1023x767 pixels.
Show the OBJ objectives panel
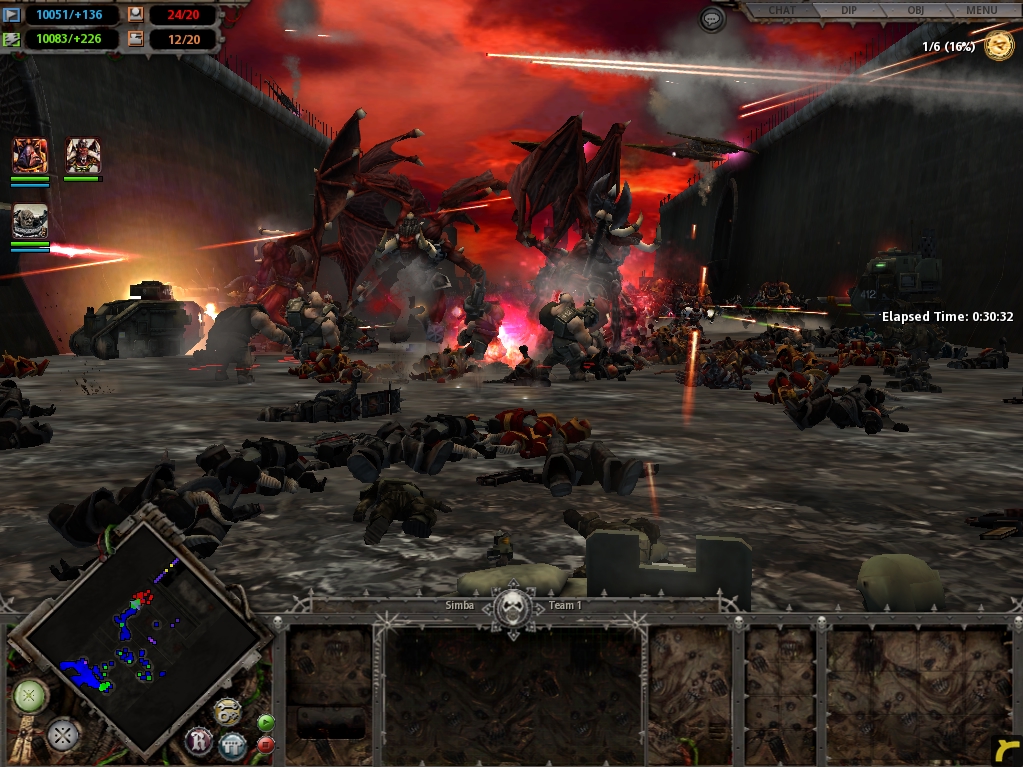[x=915, y=10]
